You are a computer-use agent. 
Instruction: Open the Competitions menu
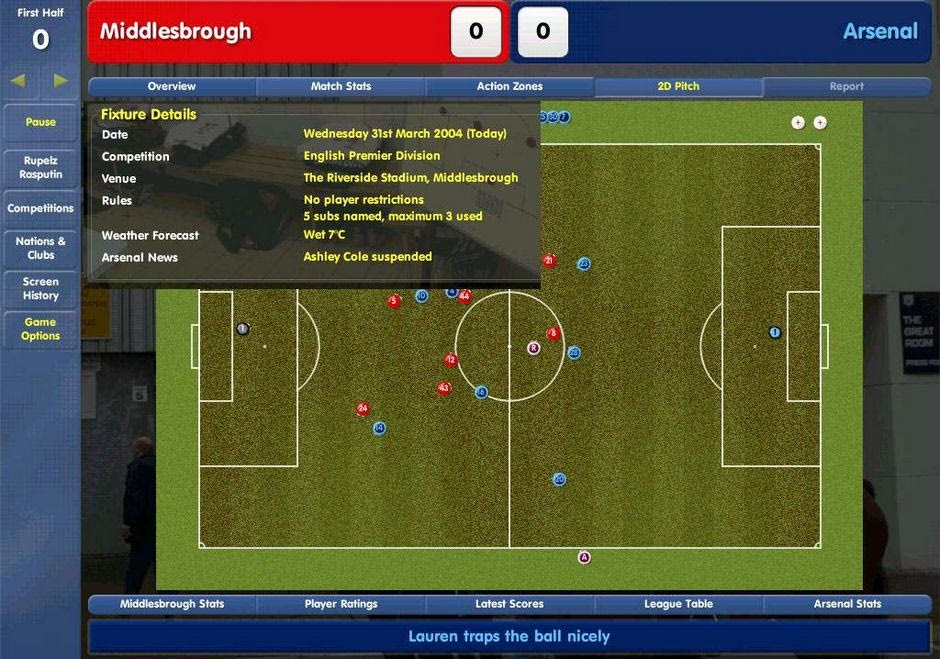[41, 208]
